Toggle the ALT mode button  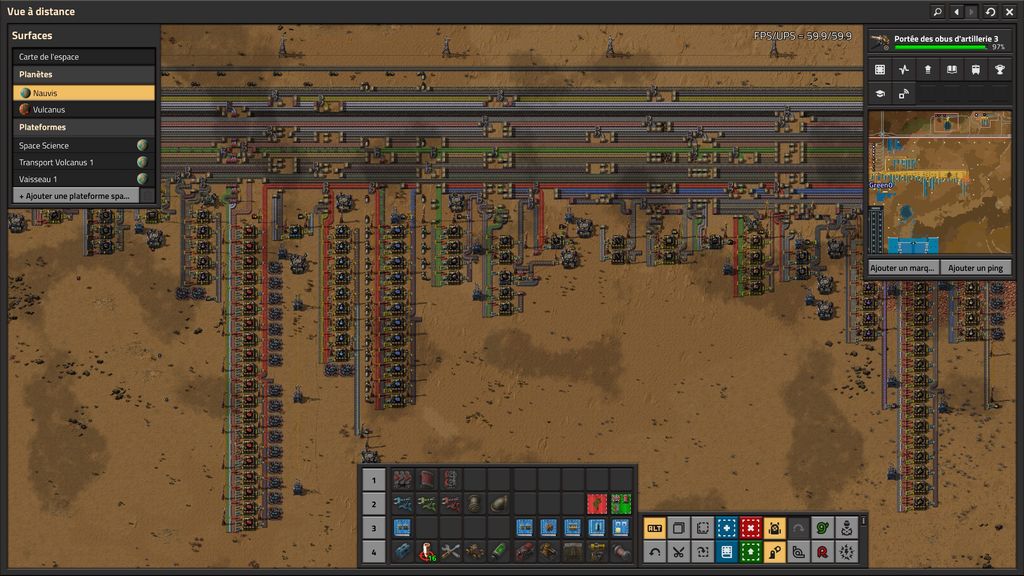[x=654, y=528]
